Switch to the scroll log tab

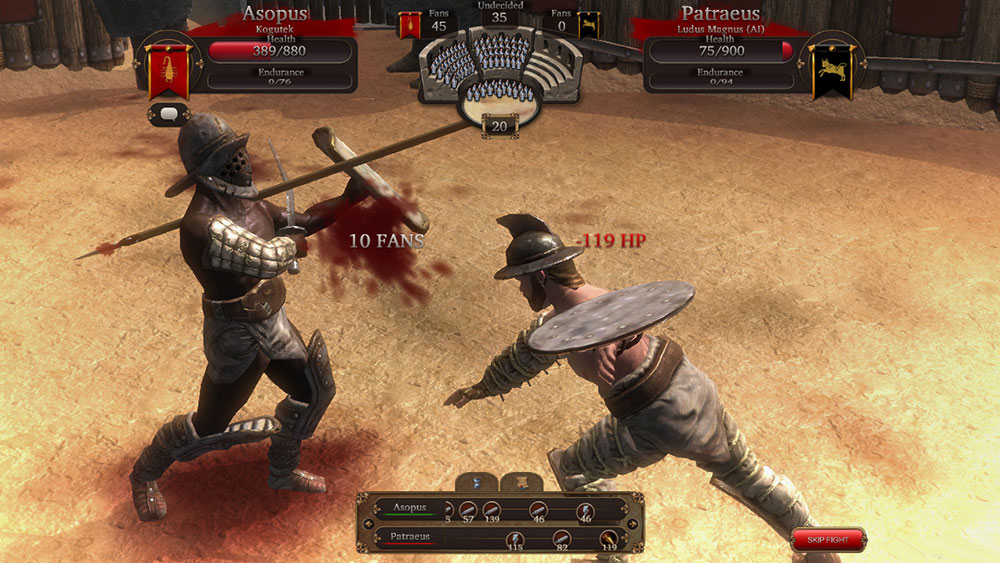point(520,483)
